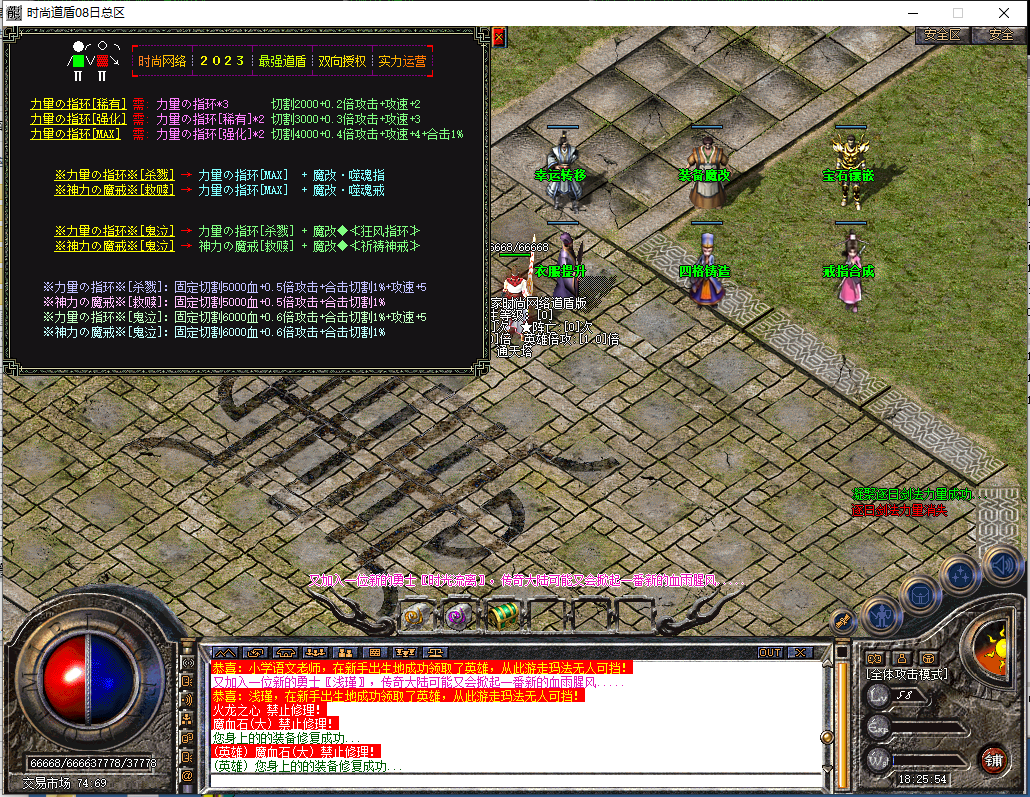Close the ring crafting dialog panel
This screenshot has width=1030, height=797.
point(498,37)
